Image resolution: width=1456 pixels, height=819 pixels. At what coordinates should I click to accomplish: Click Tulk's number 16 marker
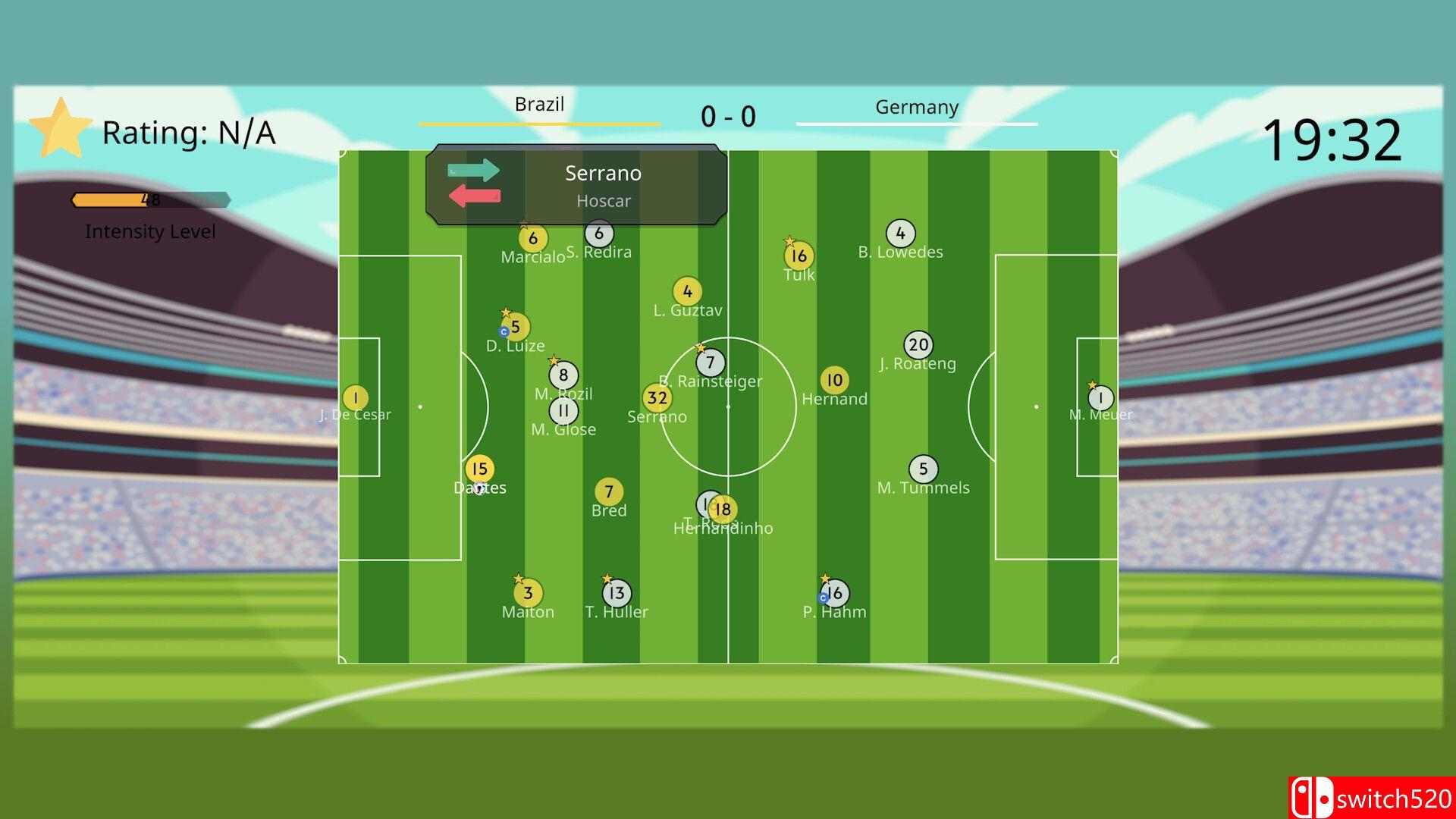[x=798, y=256]
